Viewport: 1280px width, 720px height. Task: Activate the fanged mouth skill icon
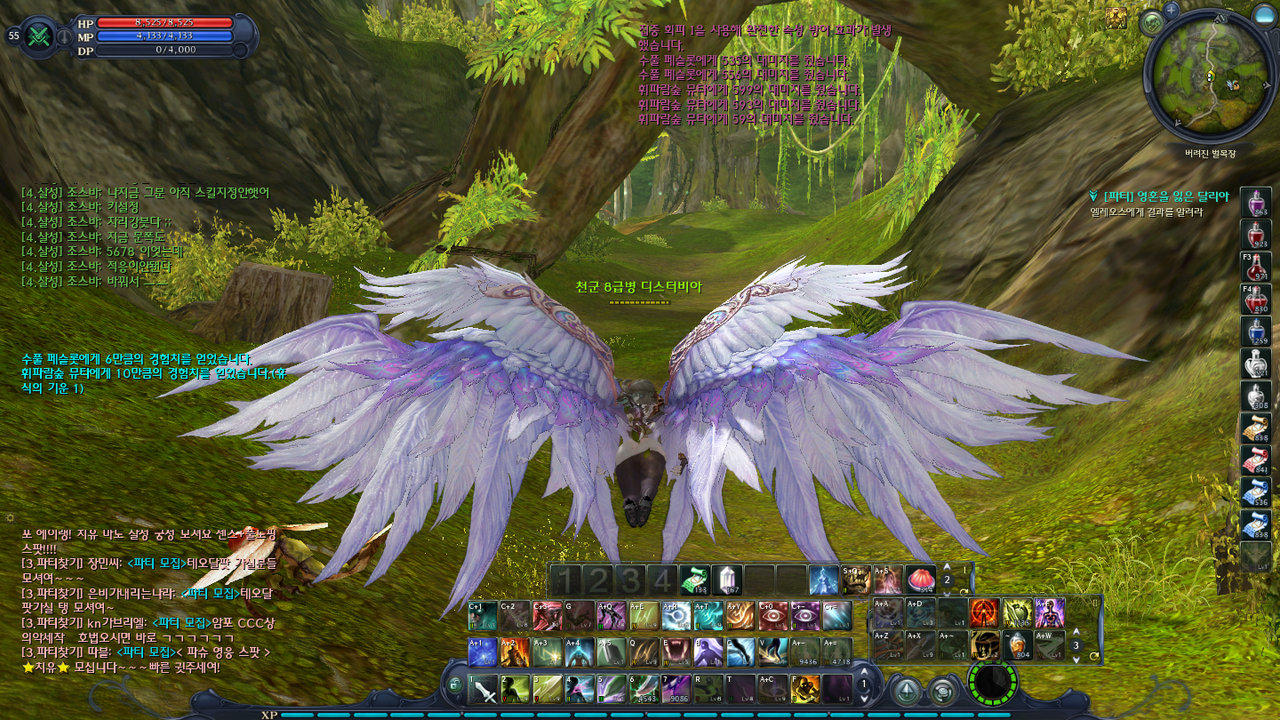[x=677, y=652]
